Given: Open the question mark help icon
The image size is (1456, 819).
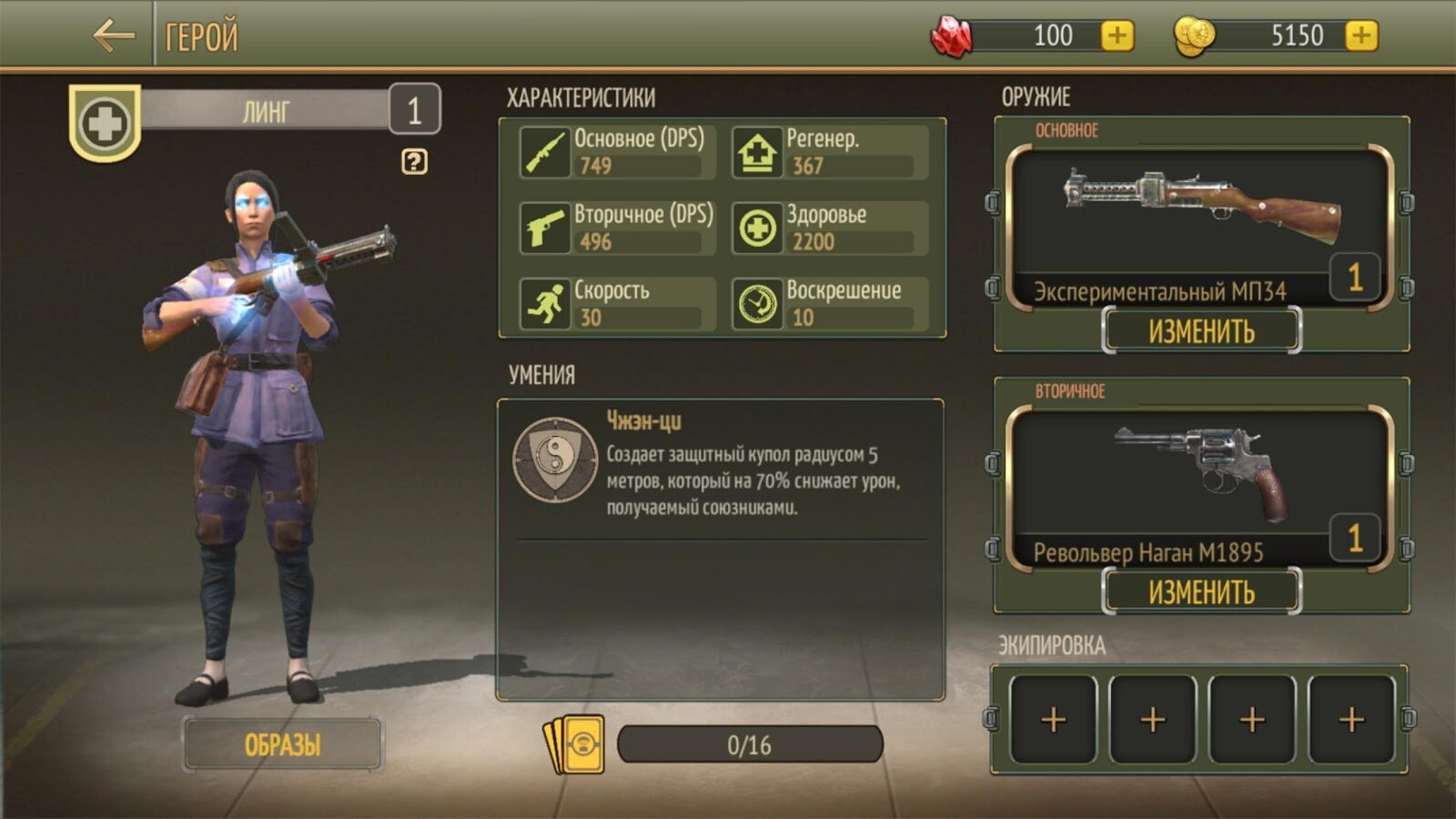Looking at the screenshot, I should pyautogui.click(x=414, y=162).
